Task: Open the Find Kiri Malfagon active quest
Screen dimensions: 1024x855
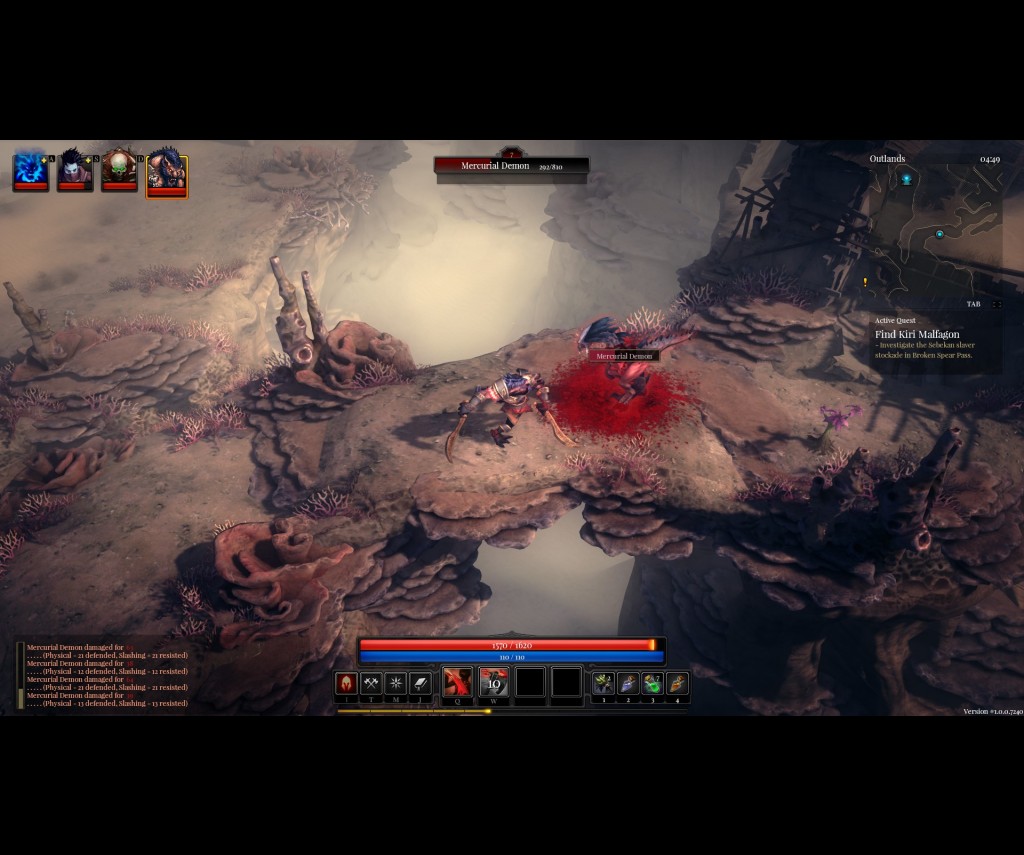Action: [x=917, y=334]
